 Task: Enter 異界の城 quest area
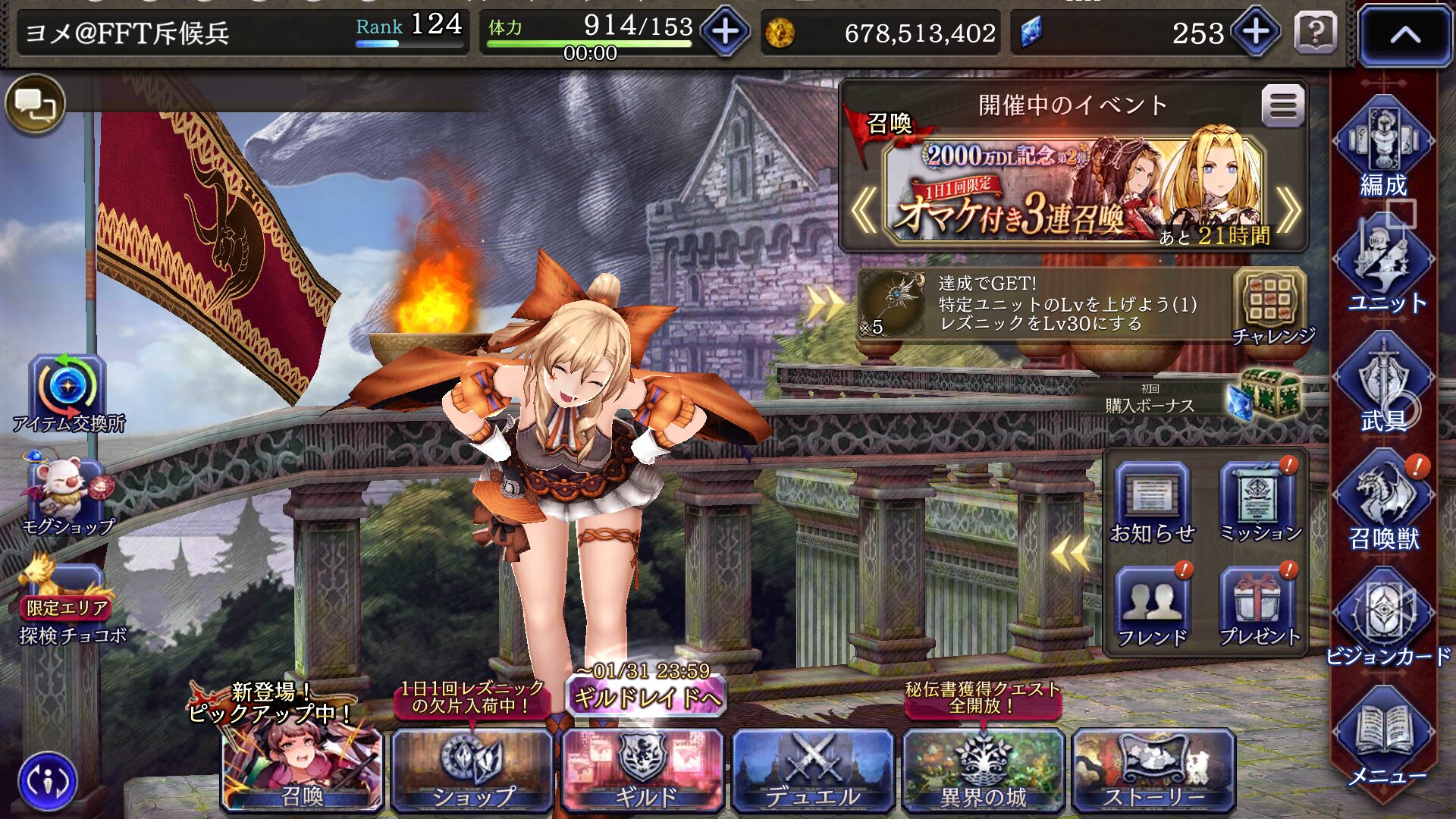click(x=983, y=769)
